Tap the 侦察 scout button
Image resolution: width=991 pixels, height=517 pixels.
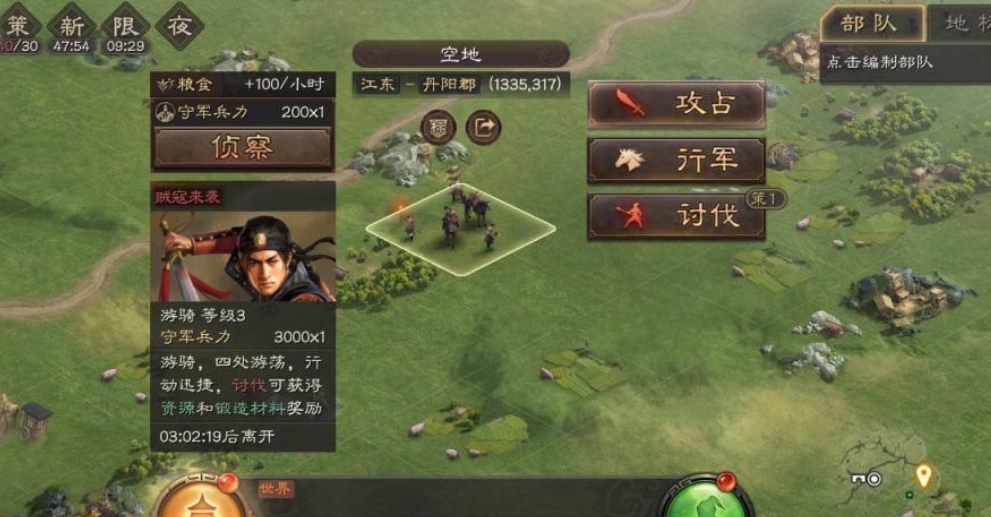click(x=242, y=148)
